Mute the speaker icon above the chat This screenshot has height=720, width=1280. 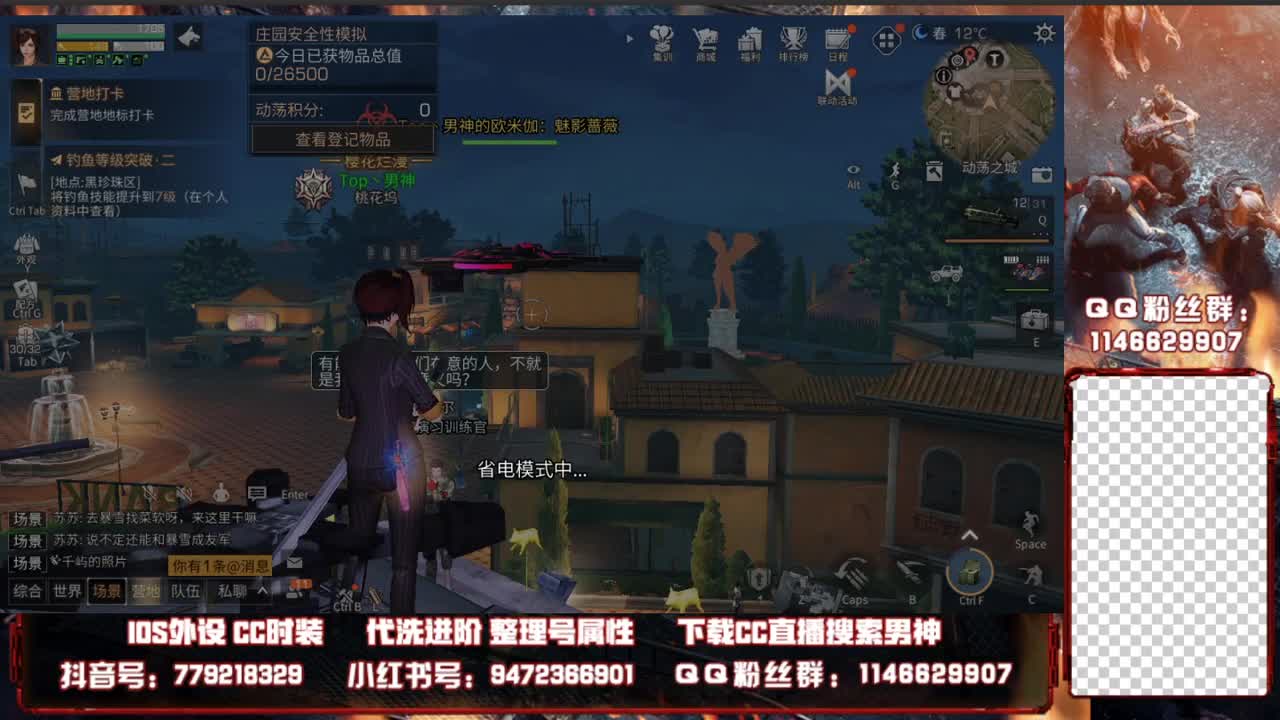click(x=182, y=492)
